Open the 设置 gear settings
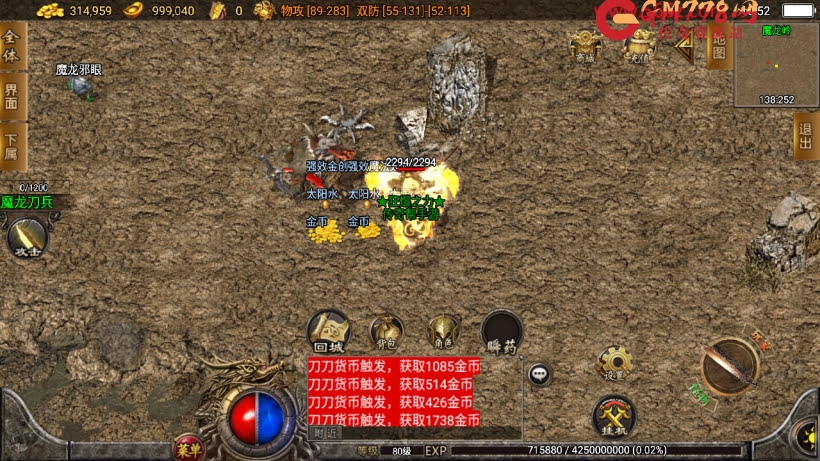The image size is (820, 461). pyautogui.click(x=614, y=363)
